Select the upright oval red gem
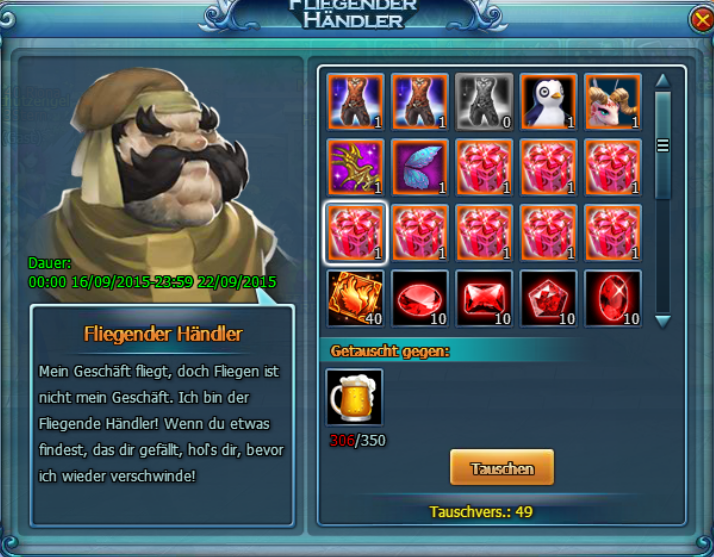This screenshot has height=557, width=714. tap(612, 298)
